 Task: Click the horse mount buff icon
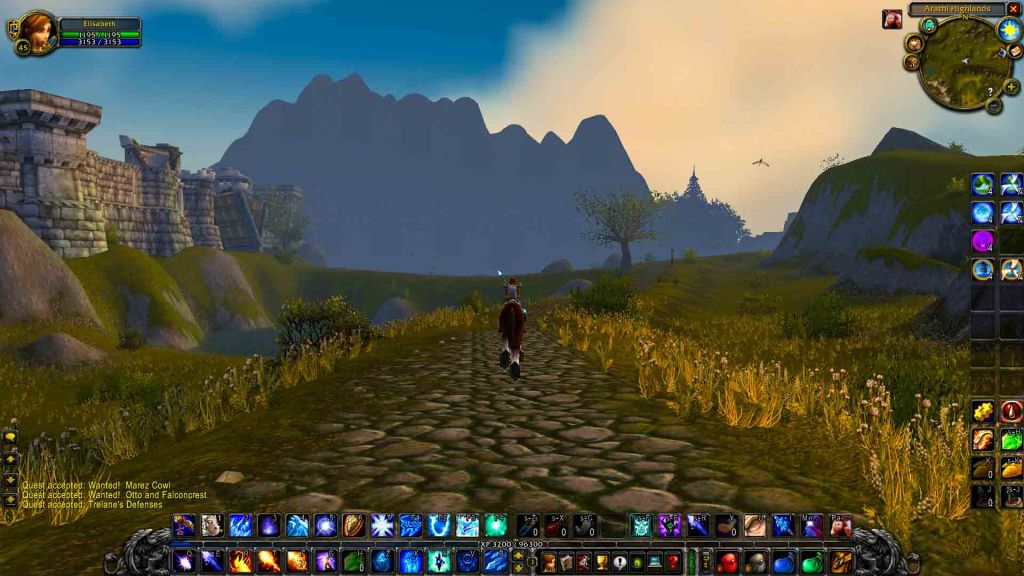pyautogui.click(x=892, y=19)
